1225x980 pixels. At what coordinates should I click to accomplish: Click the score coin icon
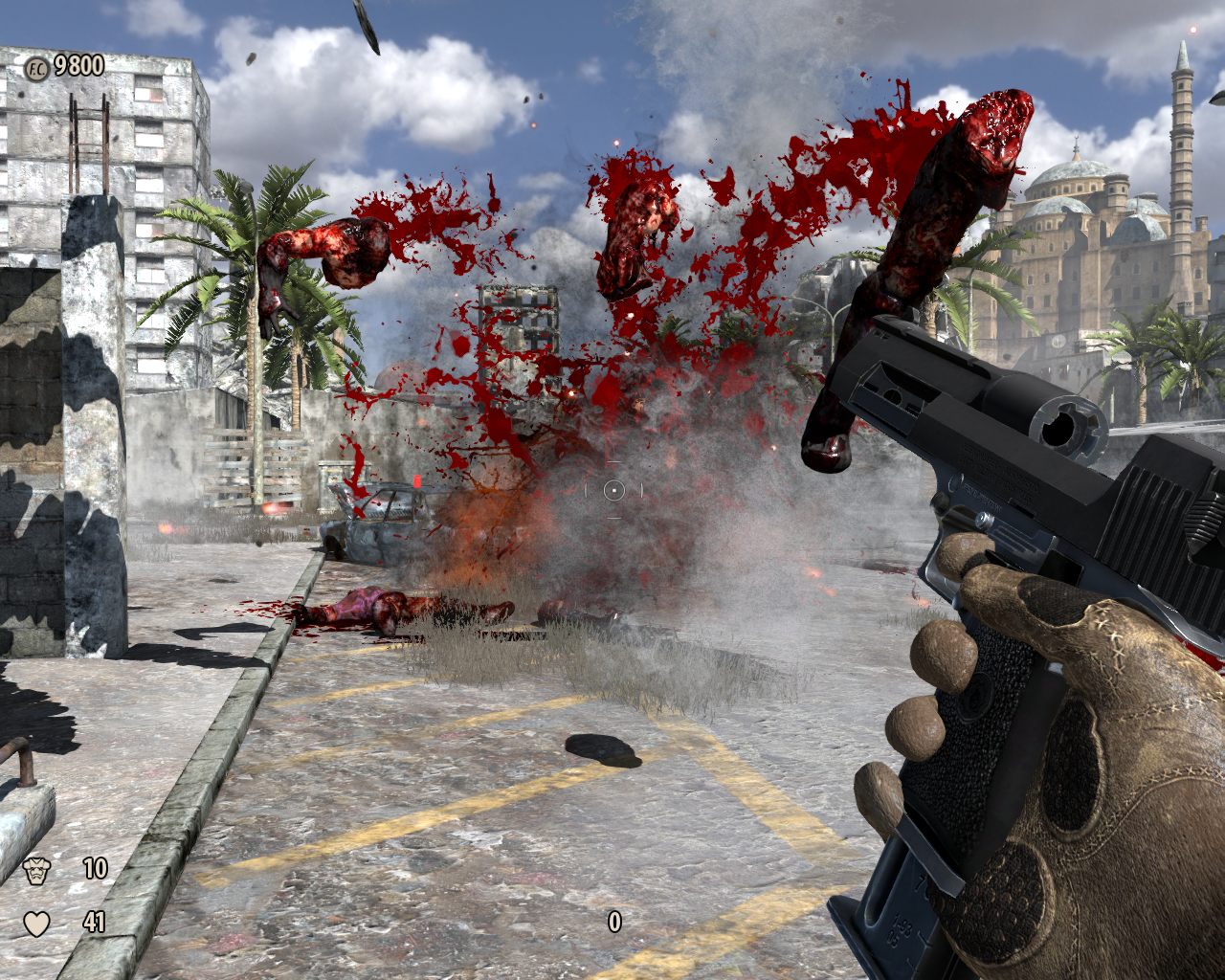point(35,66)
